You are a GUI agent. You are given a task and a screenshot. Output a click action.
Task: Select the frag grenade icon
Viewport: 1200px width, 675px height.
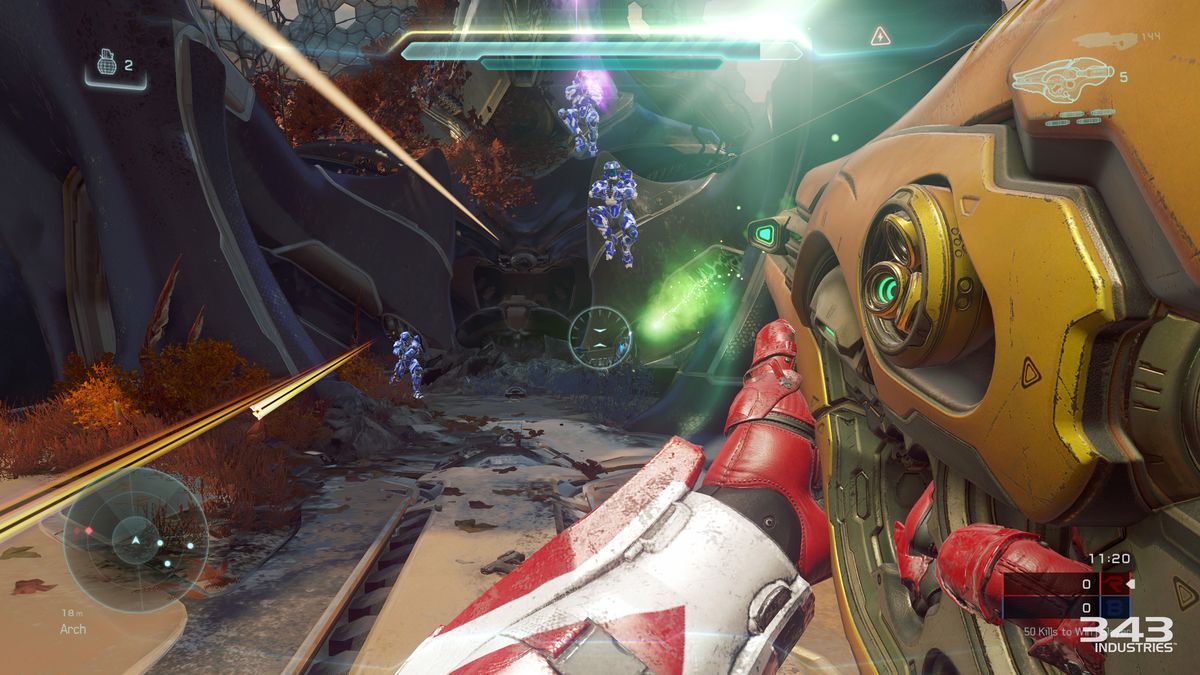(x=107, y=63)
